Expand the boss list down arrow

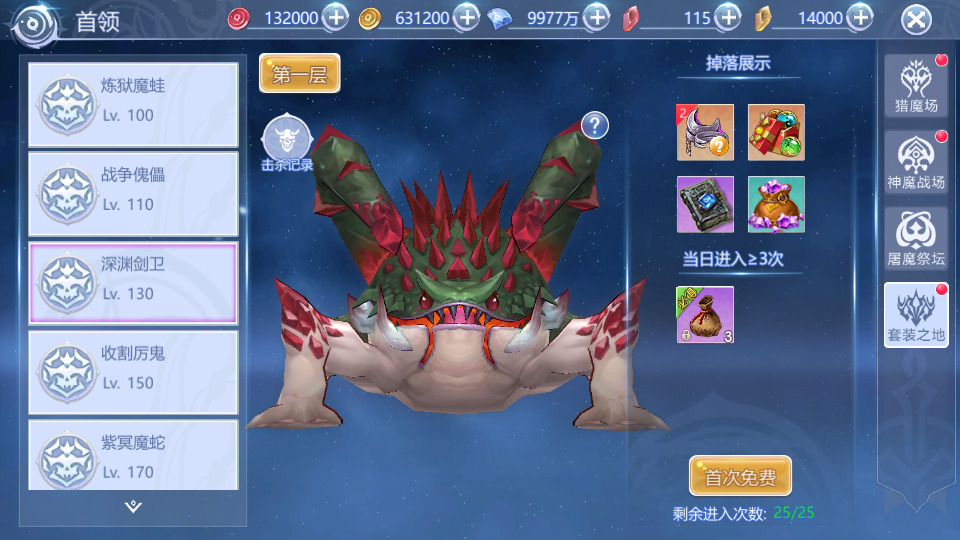click(x=134, y=507)
